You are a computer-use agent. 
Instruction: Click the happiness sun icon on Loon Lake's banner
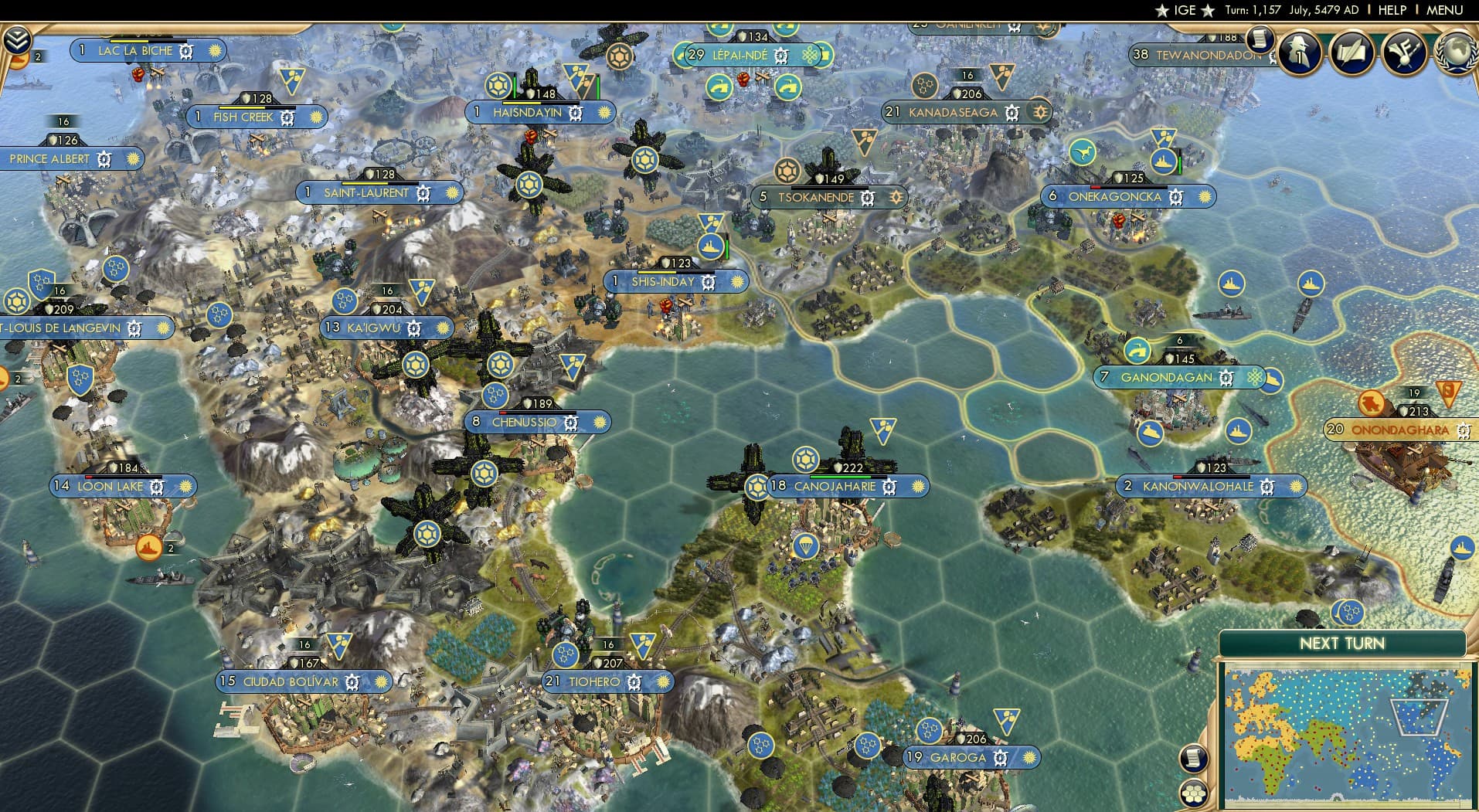(185, 486)
